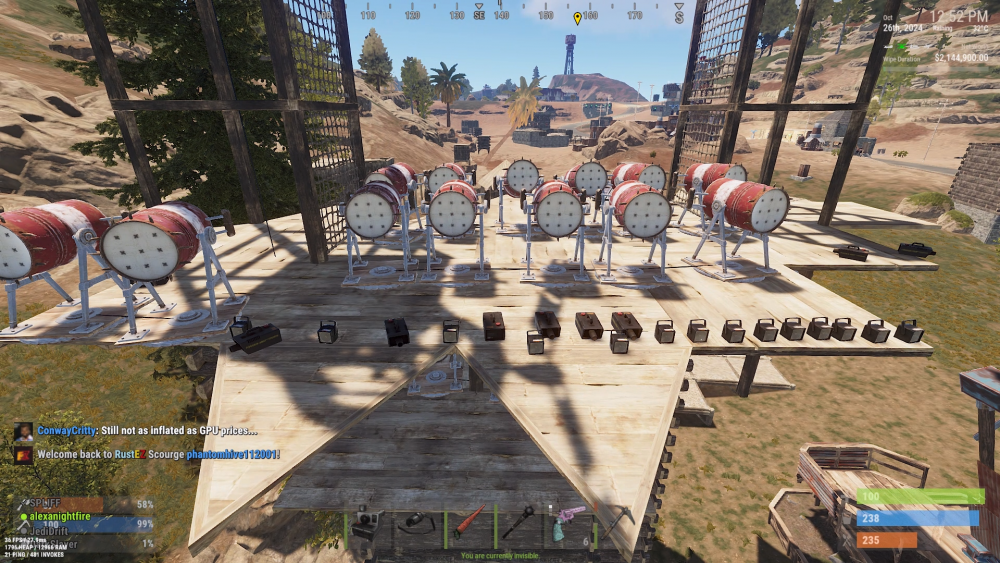The height and width of the screenshot is (563, 1000).
Task: Click ConwayCritty's chat message
Action: (x=148, y=430)
